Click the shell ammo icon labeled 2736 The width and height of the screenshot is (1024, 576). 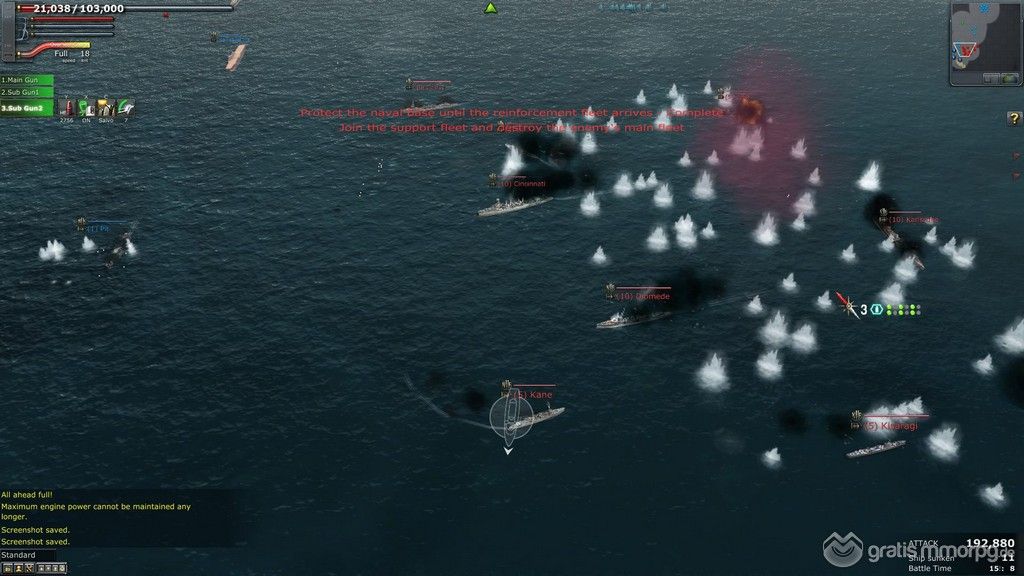click(x=67, y=108)
